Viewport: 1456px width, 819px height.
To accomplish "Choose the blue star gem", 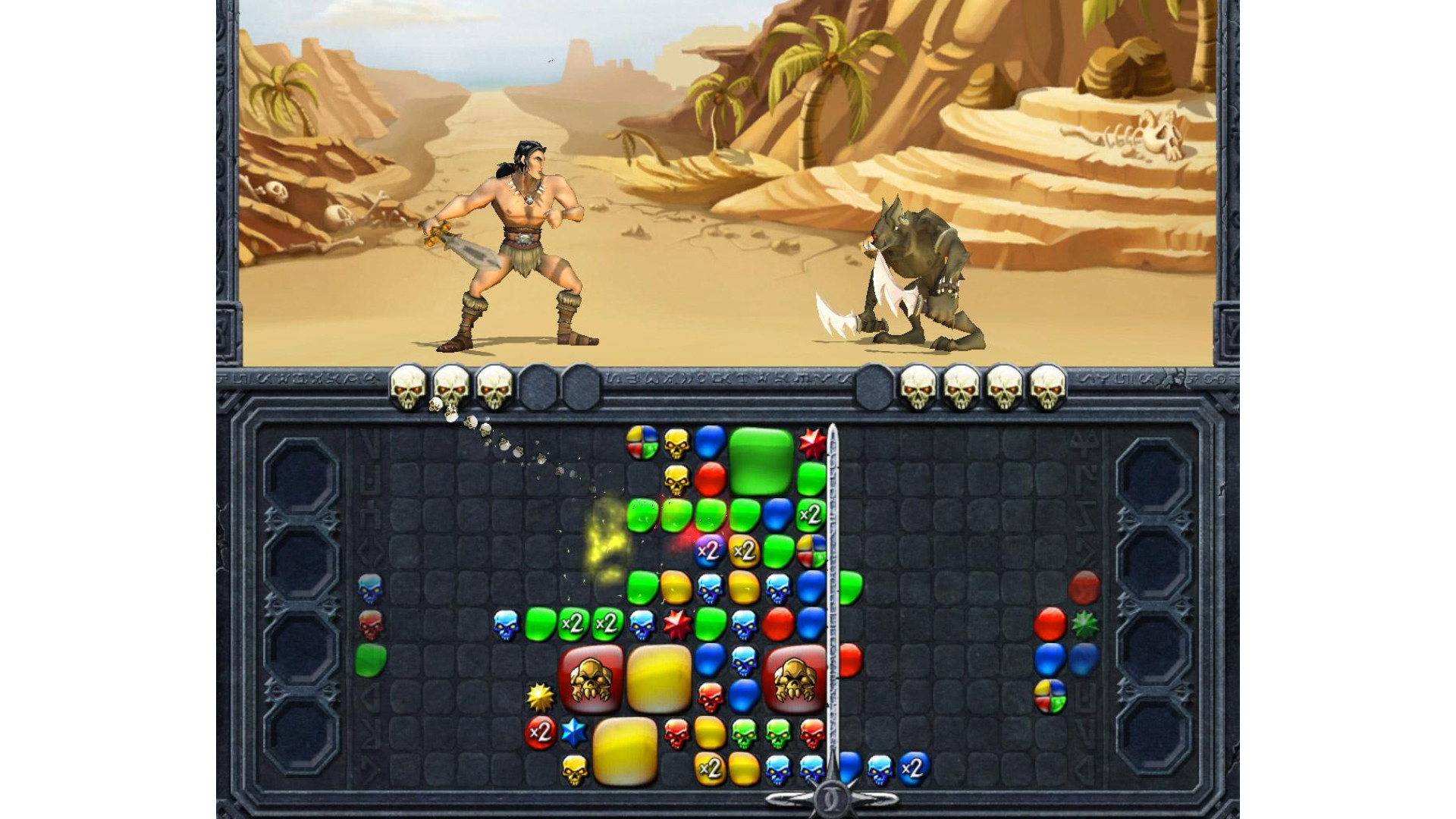I will [574, 732].
